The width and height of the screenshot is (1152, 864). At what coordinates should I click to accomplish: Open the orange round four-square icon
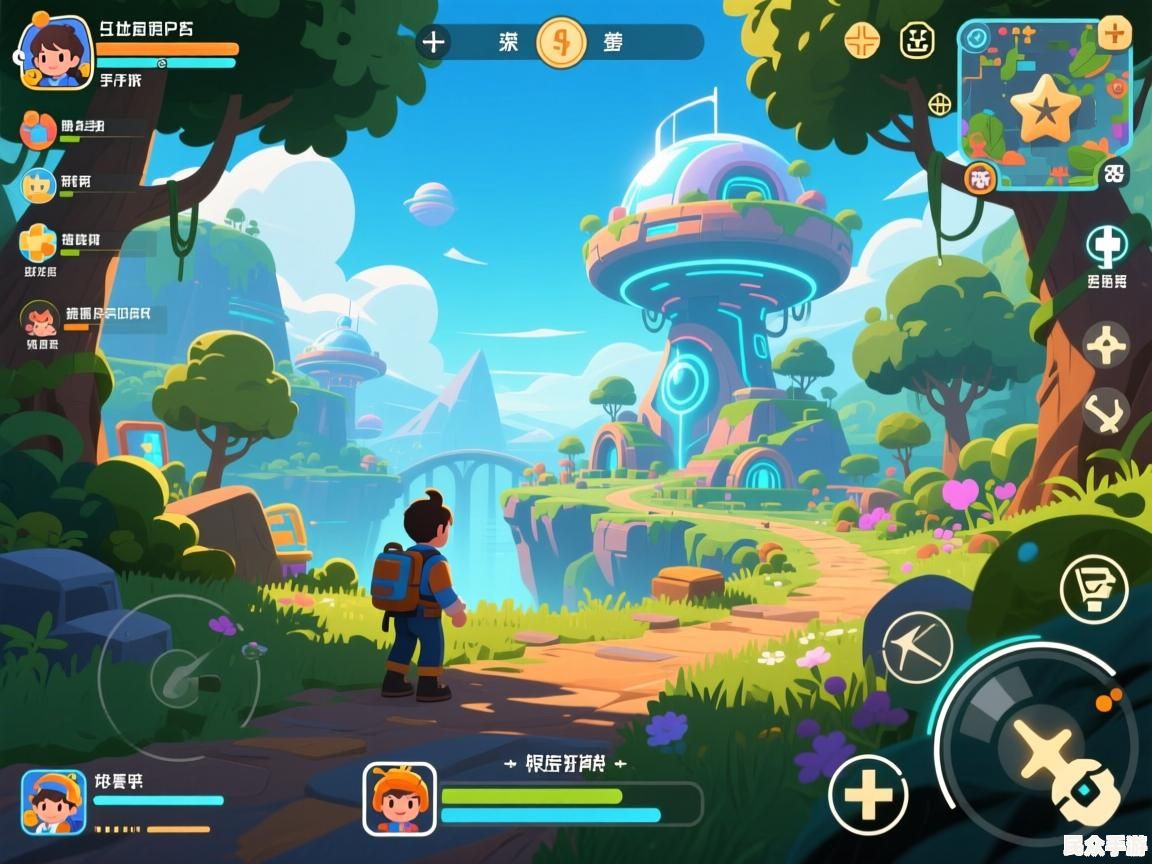coord(862,41)
